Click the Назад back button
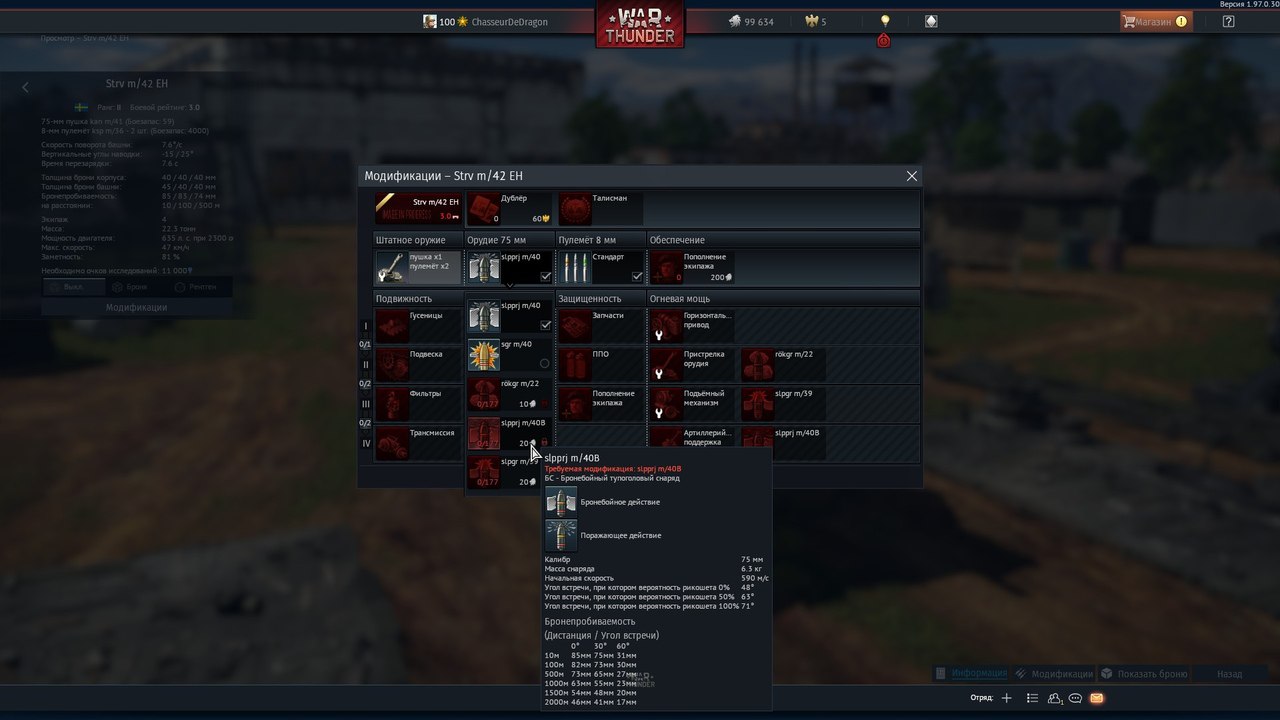The image size is (1280, 720). pyautogui.click(x=1229, y=674)
